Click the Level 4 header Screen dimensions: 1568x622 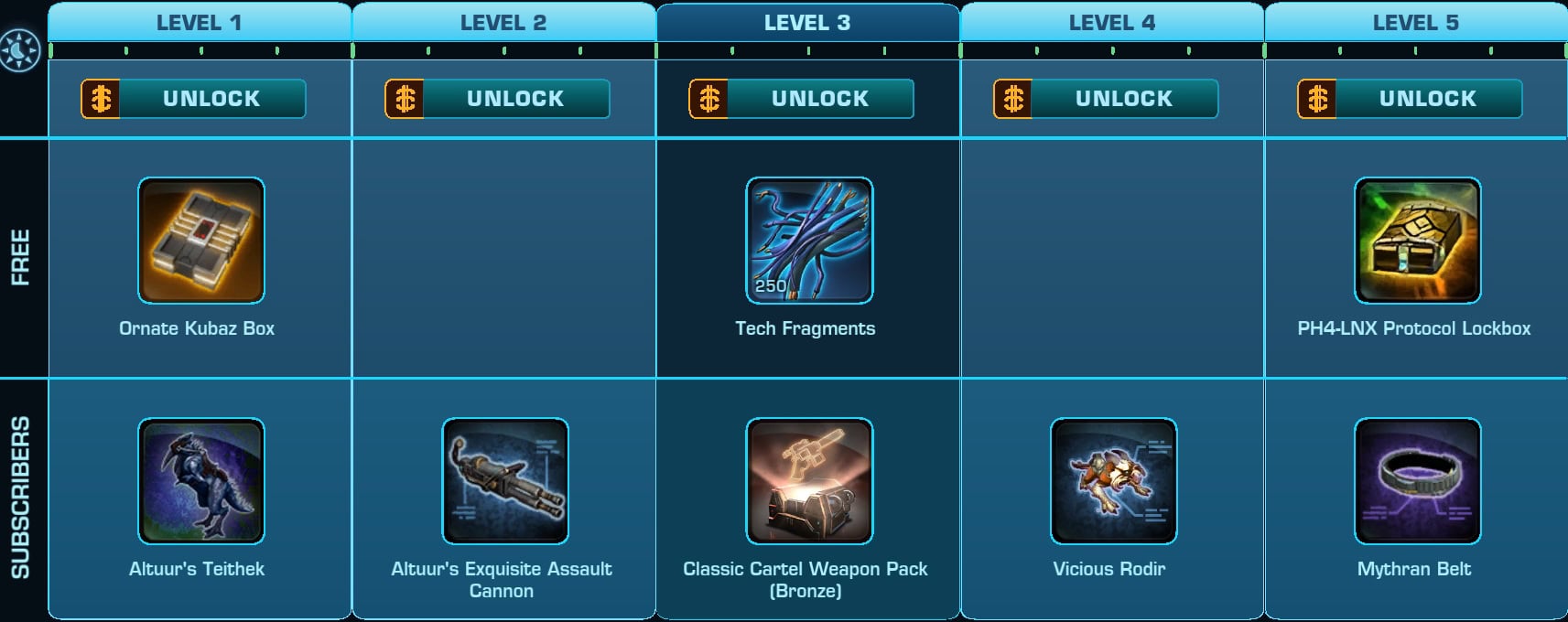(1112, 23)
